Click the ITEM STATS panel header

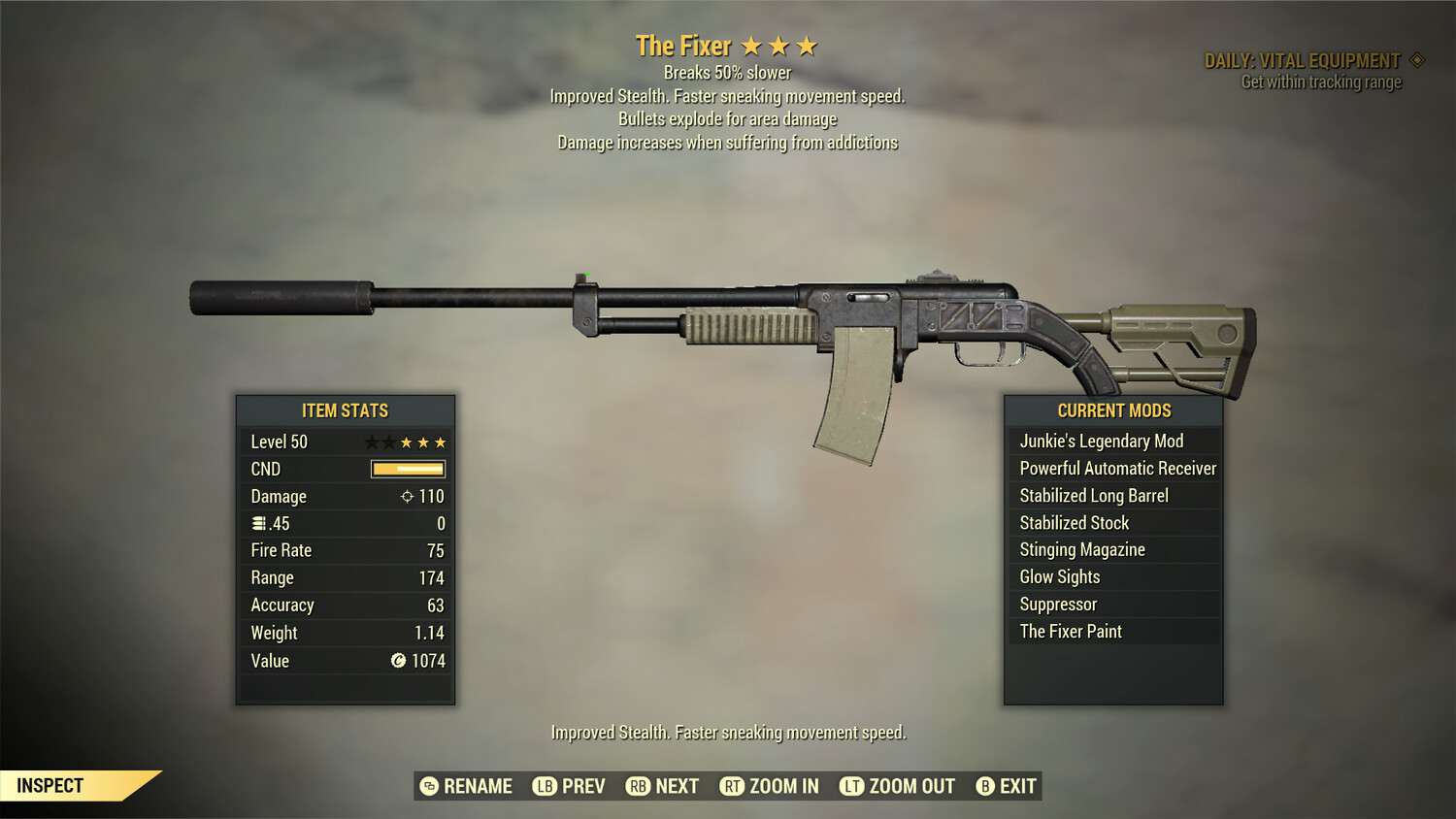(345, 410)
